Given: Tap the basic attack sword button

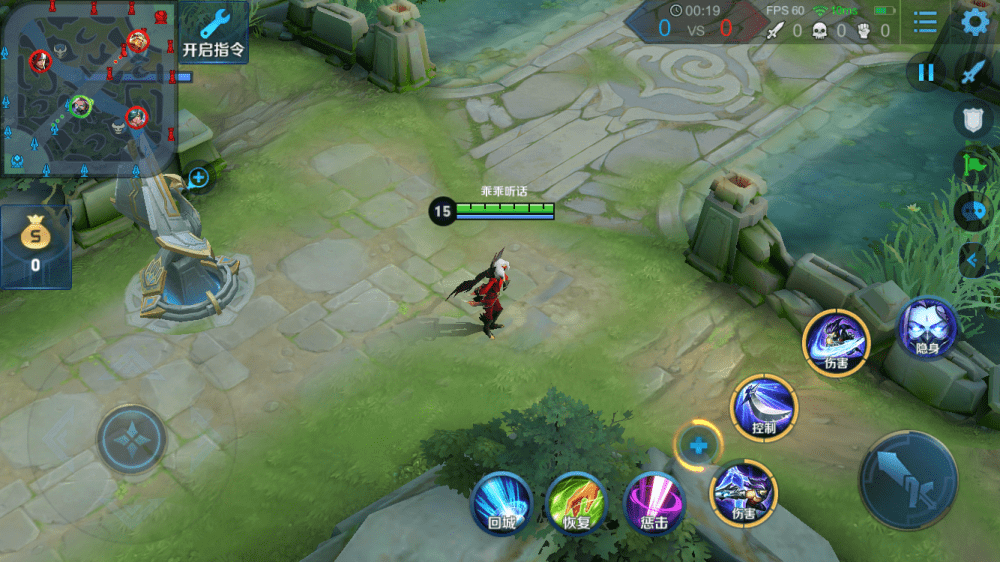Looking at the screenshot, I should 908,480.
